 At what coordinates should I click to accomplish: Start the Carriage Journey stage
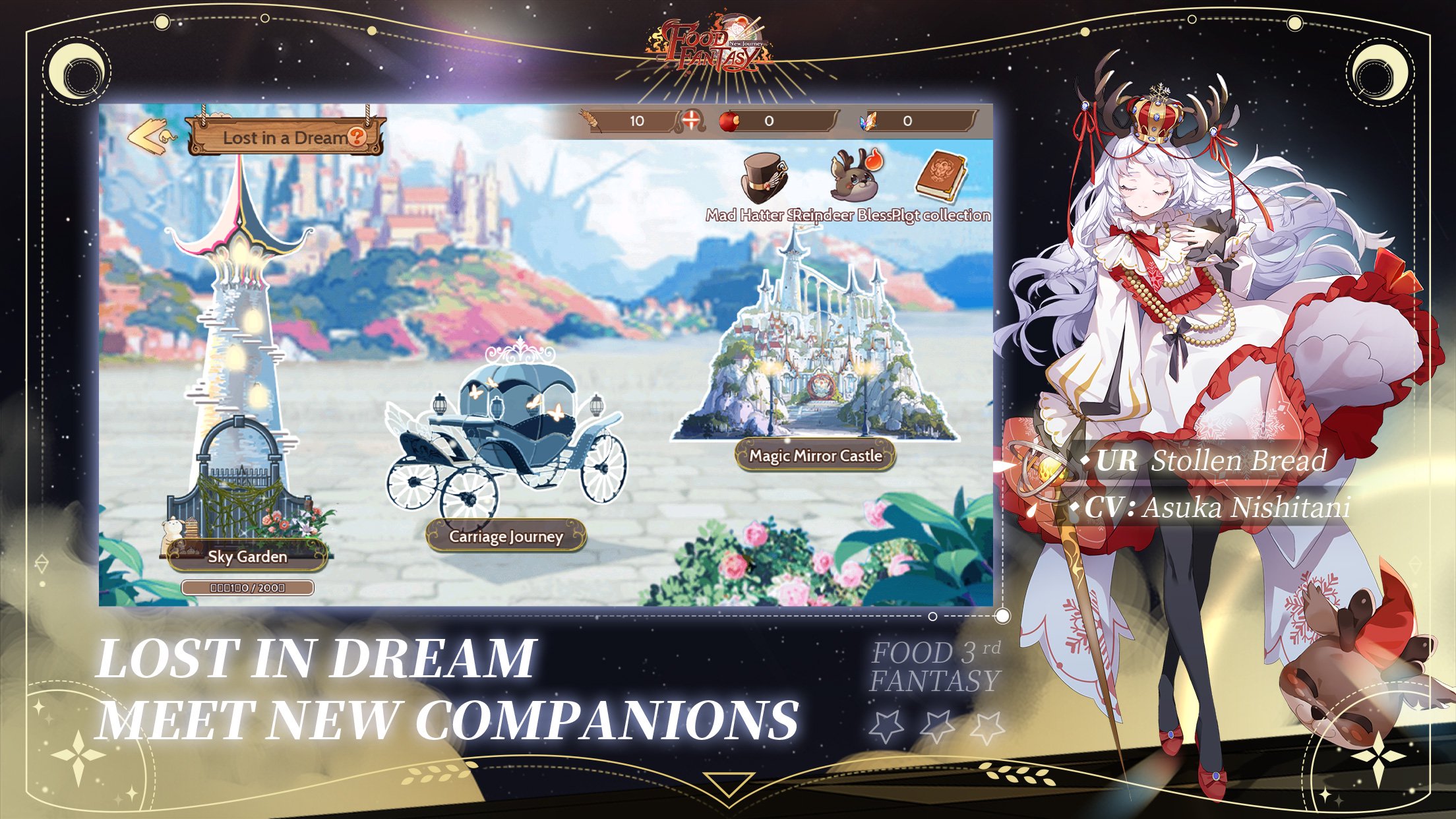pyautogui.click(x=506, y=537)
